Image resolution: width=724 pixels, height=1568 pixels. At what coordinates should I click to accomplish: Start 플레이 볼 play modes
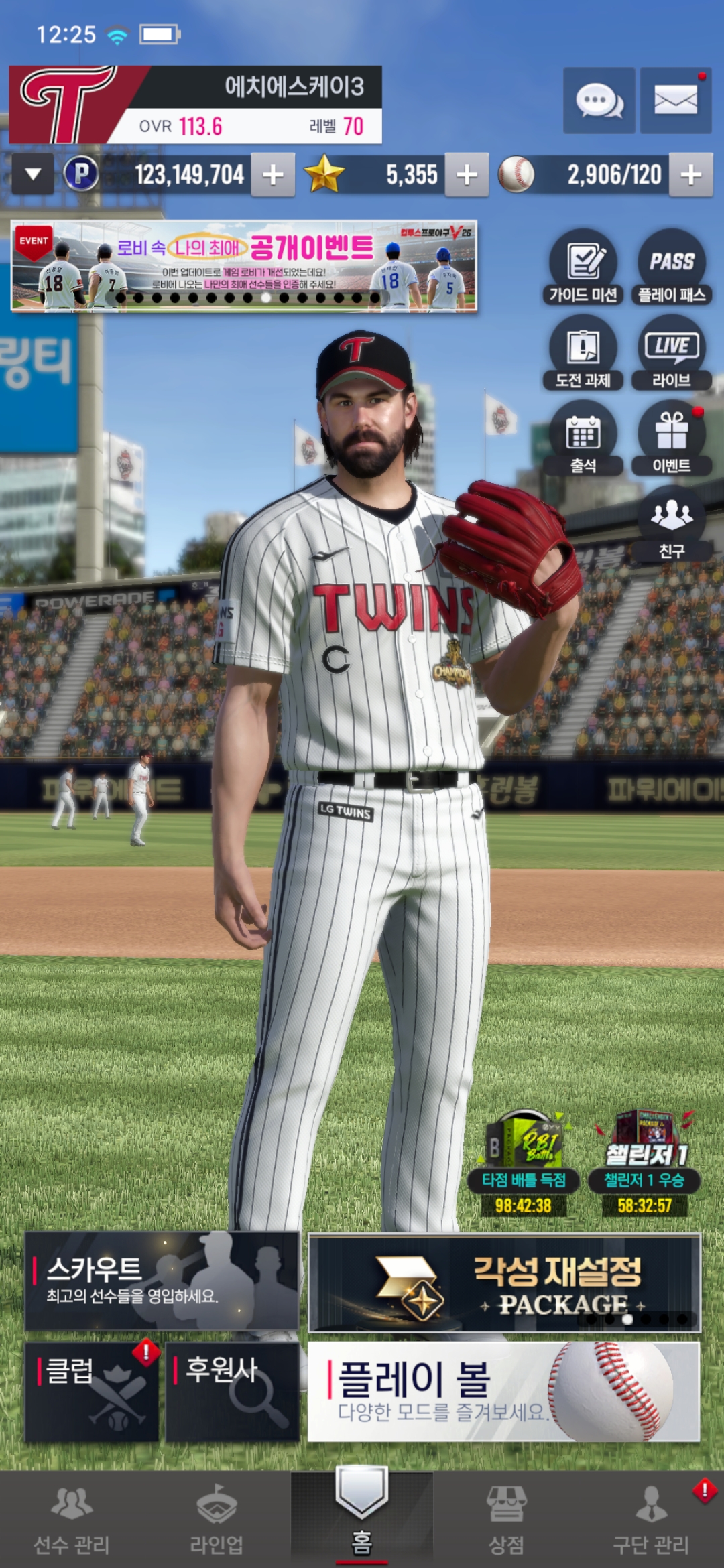[504, 1391]
